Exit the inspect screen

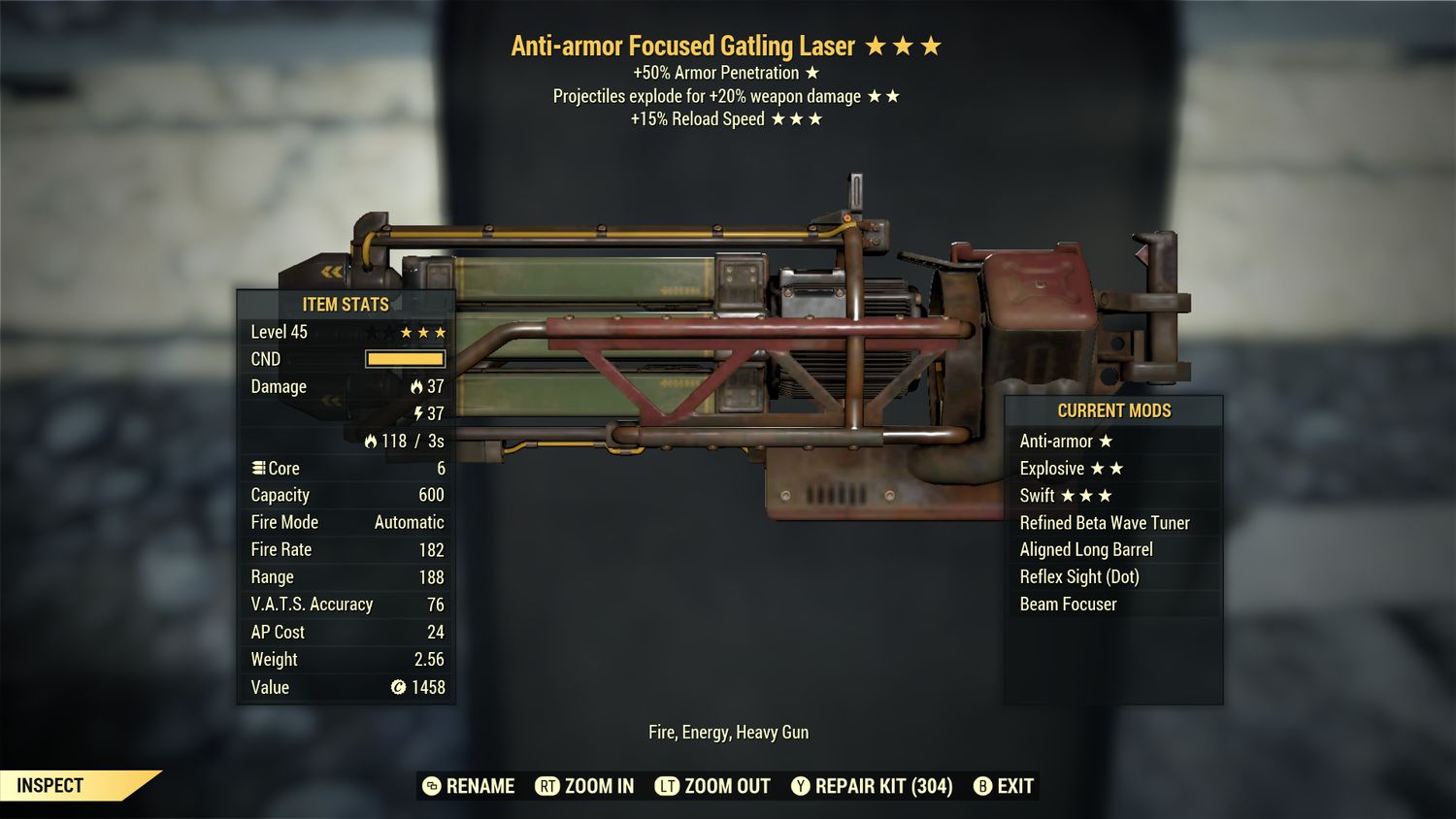[1004, 786]
